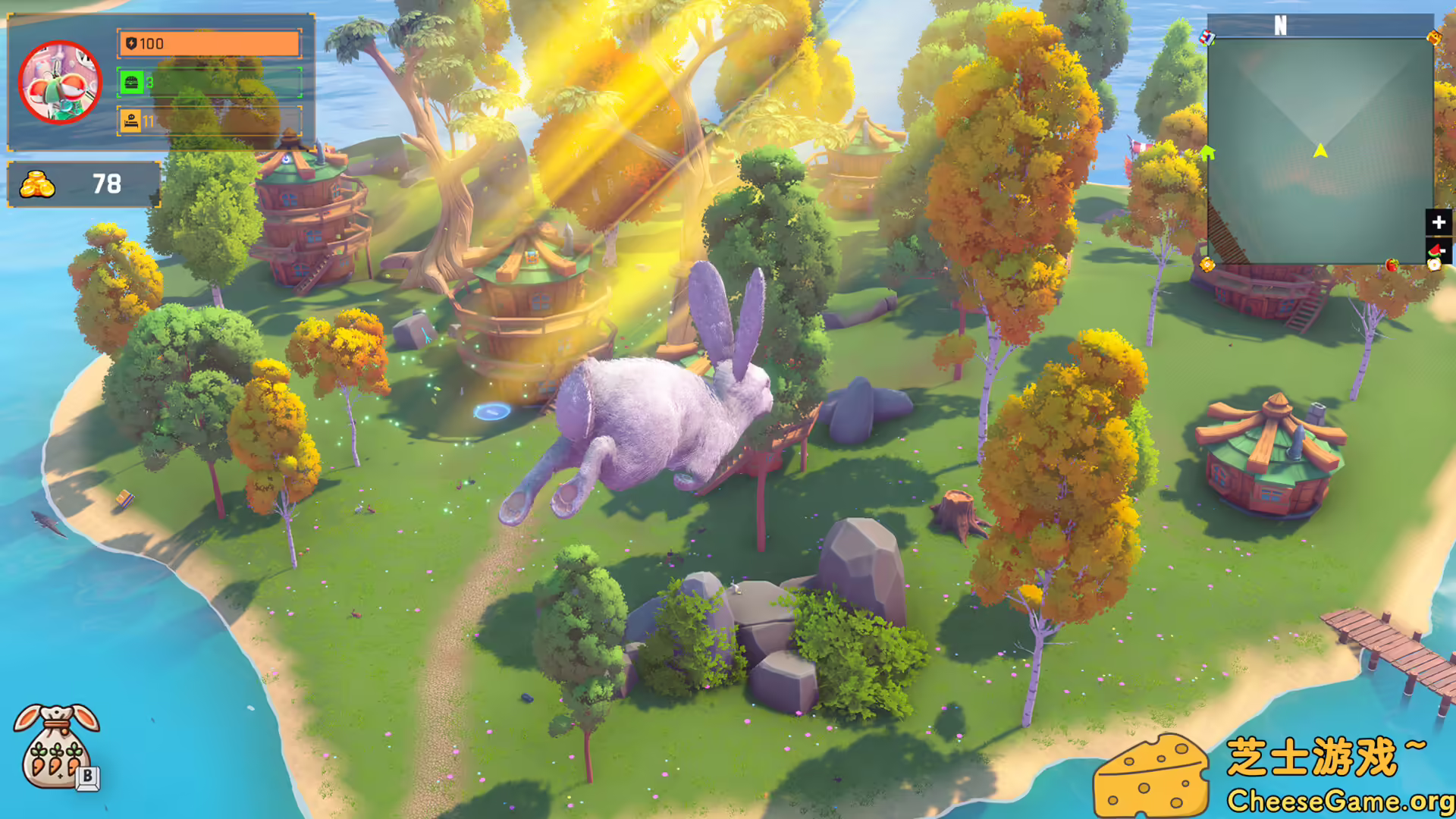This screenshot has width=1456, height=819.
Task: Expand the minimap with the plus control
Action: [x=1439, y=222]
